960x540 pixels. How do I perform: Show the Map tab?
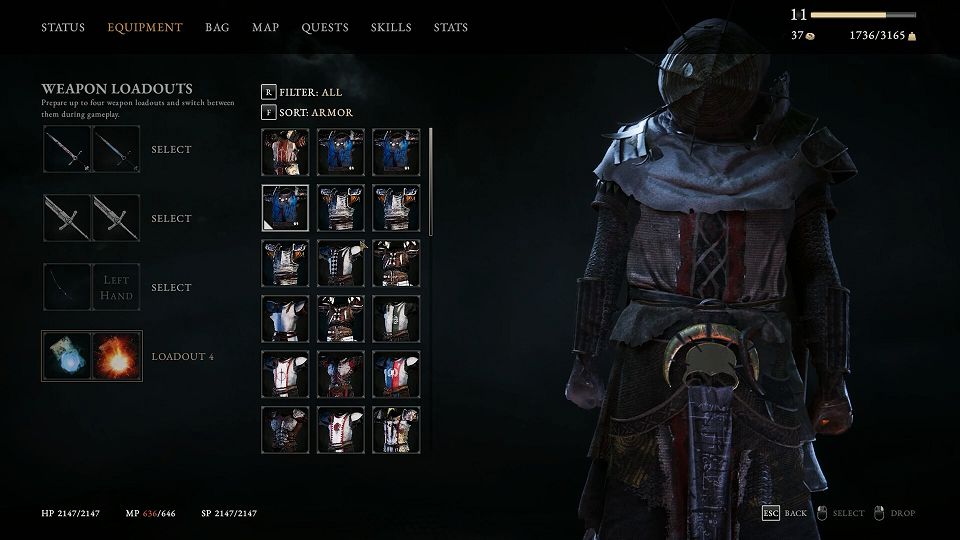point(265,27)
